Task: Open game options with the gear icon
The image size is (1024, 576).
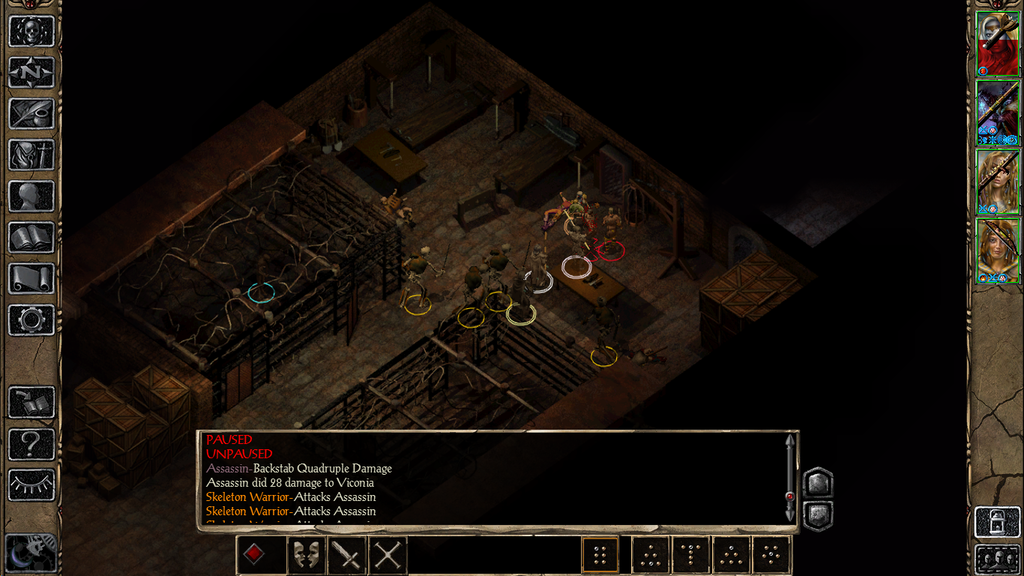Action: 31,320
